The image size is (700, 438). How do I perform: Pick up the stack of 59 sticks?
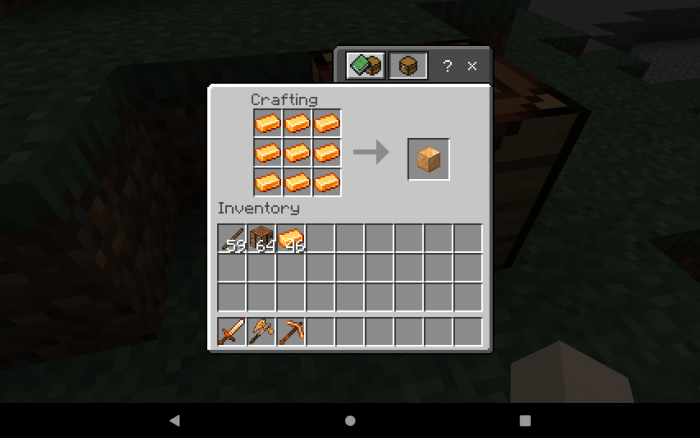[x=233, y=238]
